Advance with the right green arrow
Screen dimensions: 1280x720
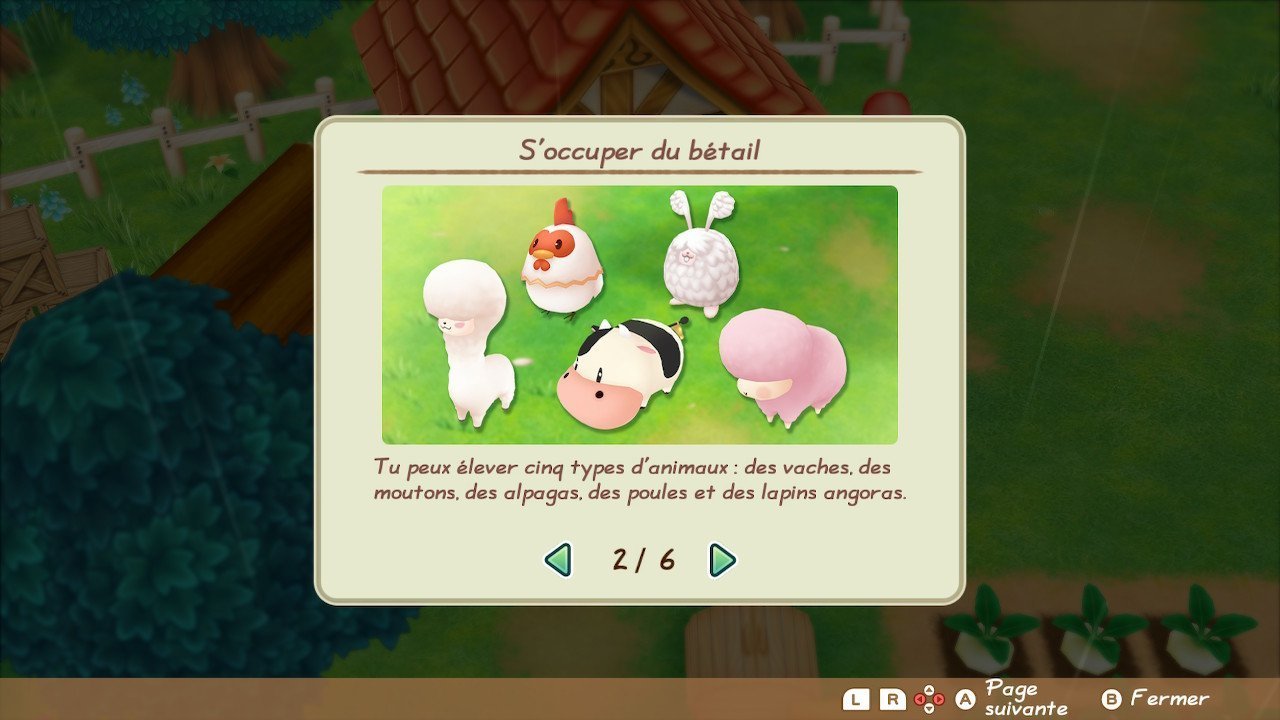721,560
